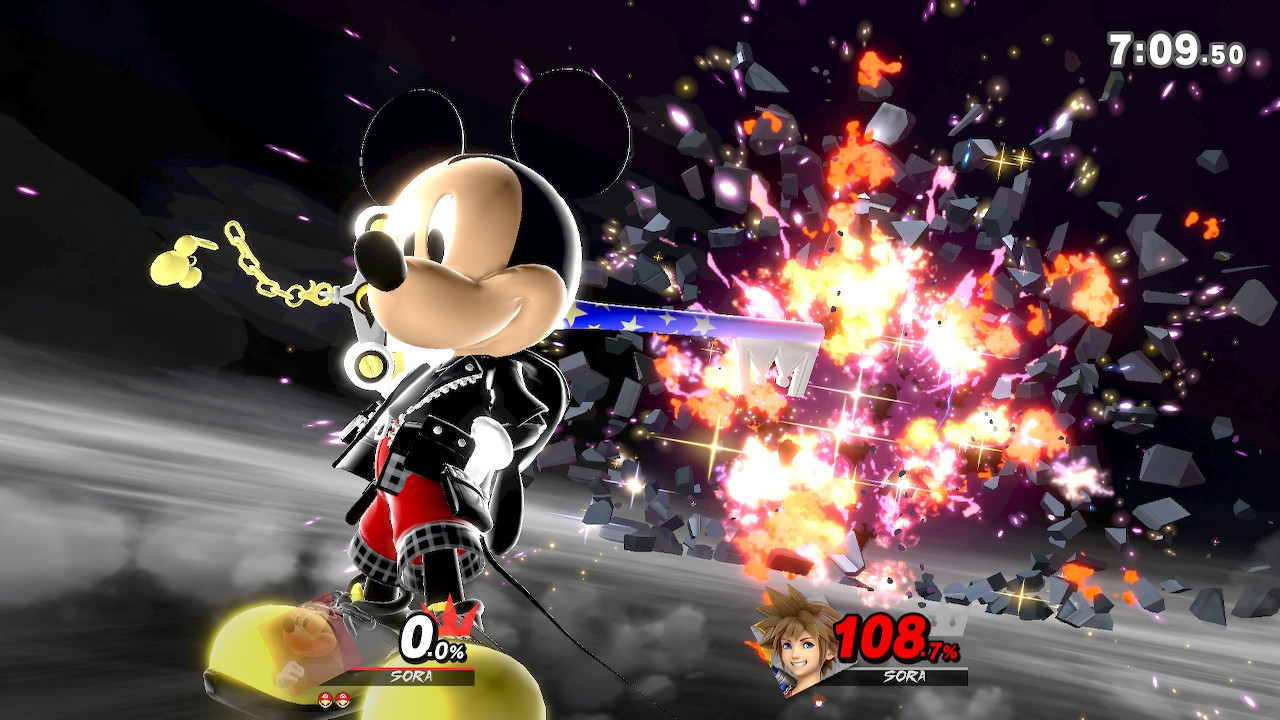Click the 0.0% damage readout
Image resolution: width=1280 pixels, height=720 pixels.
[430, 637]
